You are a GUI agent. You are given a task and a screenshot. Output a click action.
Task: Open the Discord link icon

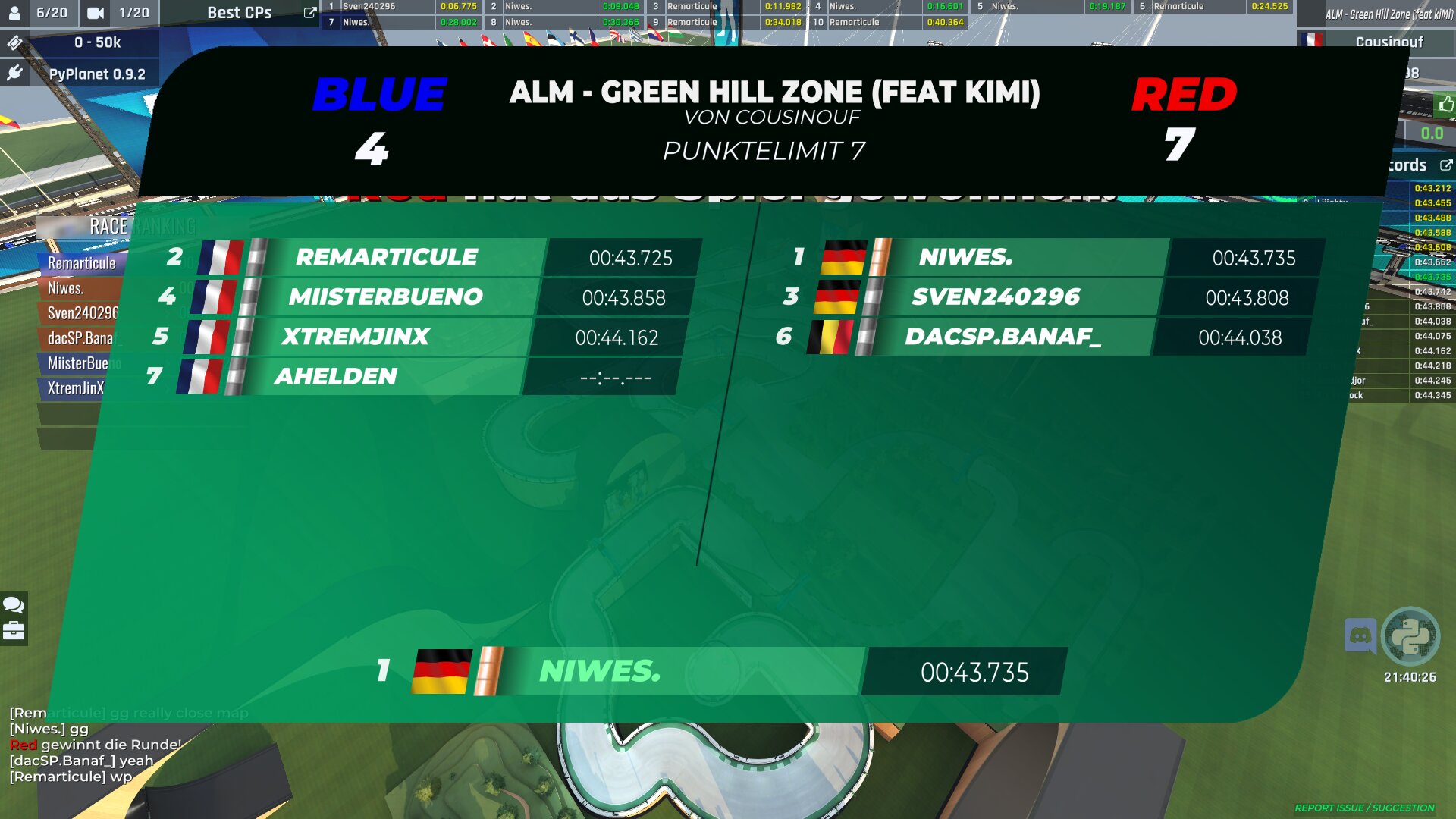point(1360,635)
